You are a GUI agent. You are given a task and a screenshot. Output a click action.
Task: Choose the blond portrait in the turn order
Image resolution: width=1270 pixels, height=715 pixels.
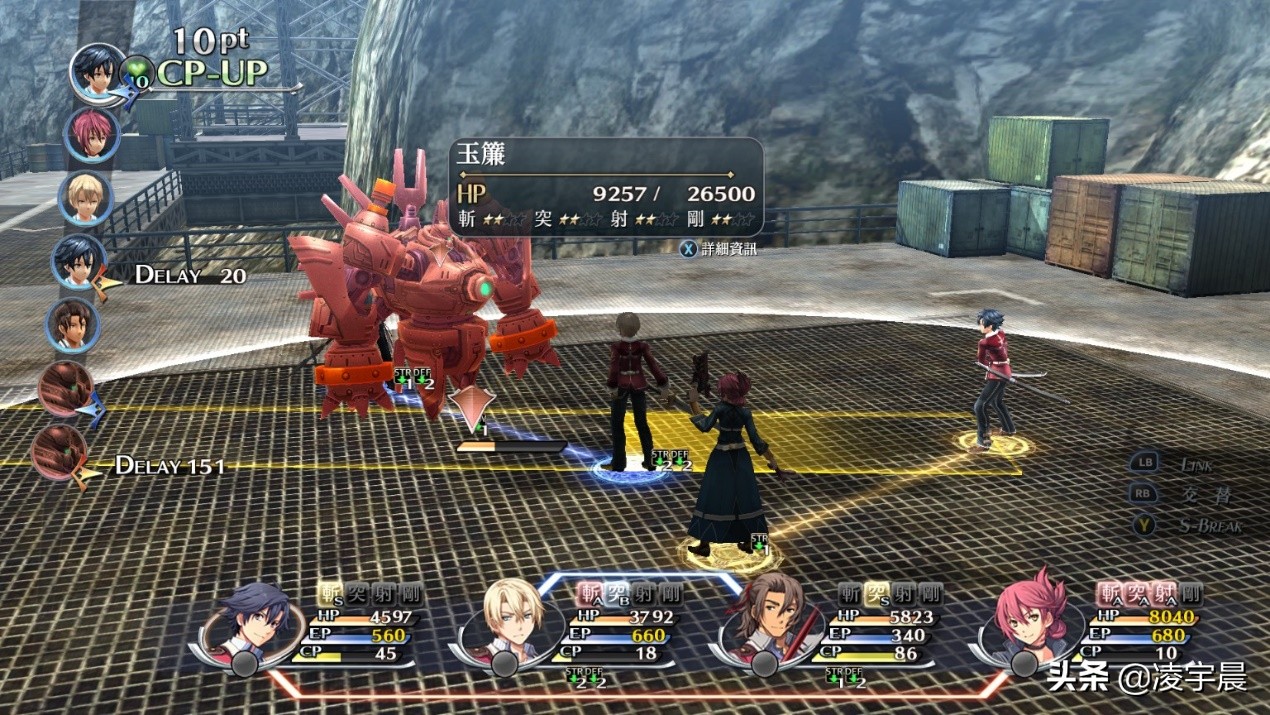click(x=85, y=198)
